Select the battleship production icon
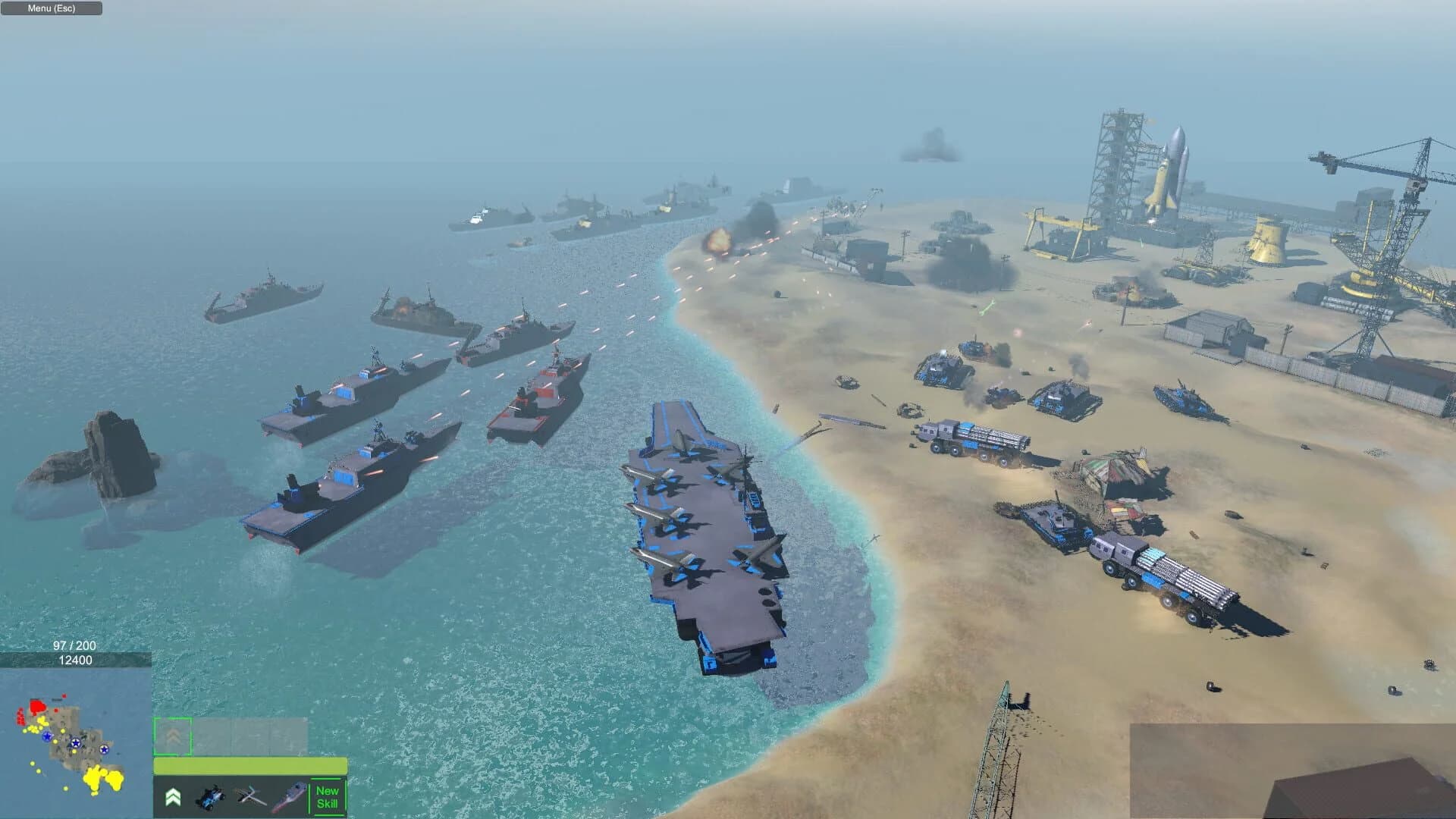The height and width of the screenshot is (819, 1456). coord(290,799)
